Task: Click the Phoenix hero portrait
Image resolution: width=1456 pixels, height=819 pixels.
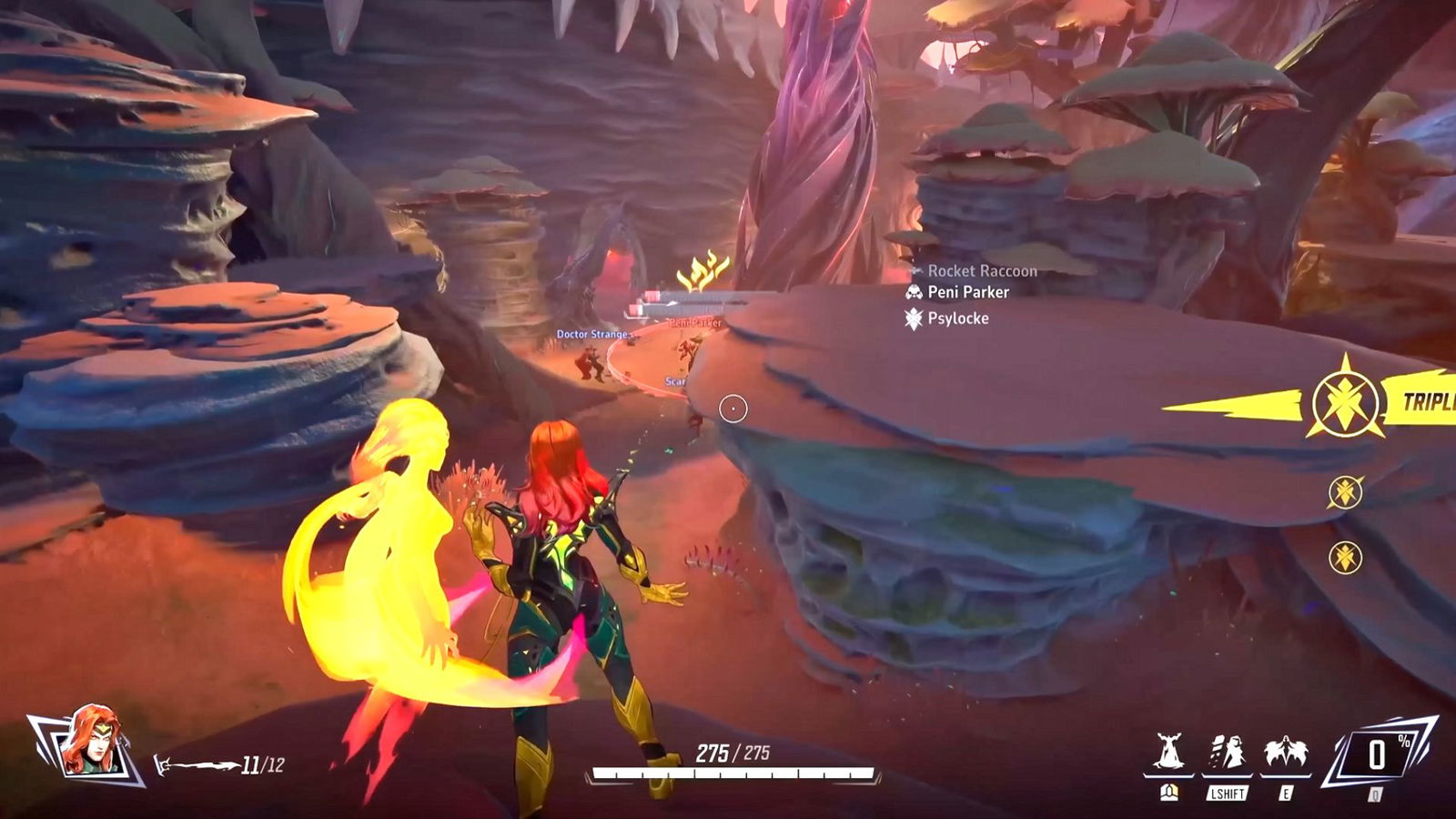Action: [x=88, y=742]
